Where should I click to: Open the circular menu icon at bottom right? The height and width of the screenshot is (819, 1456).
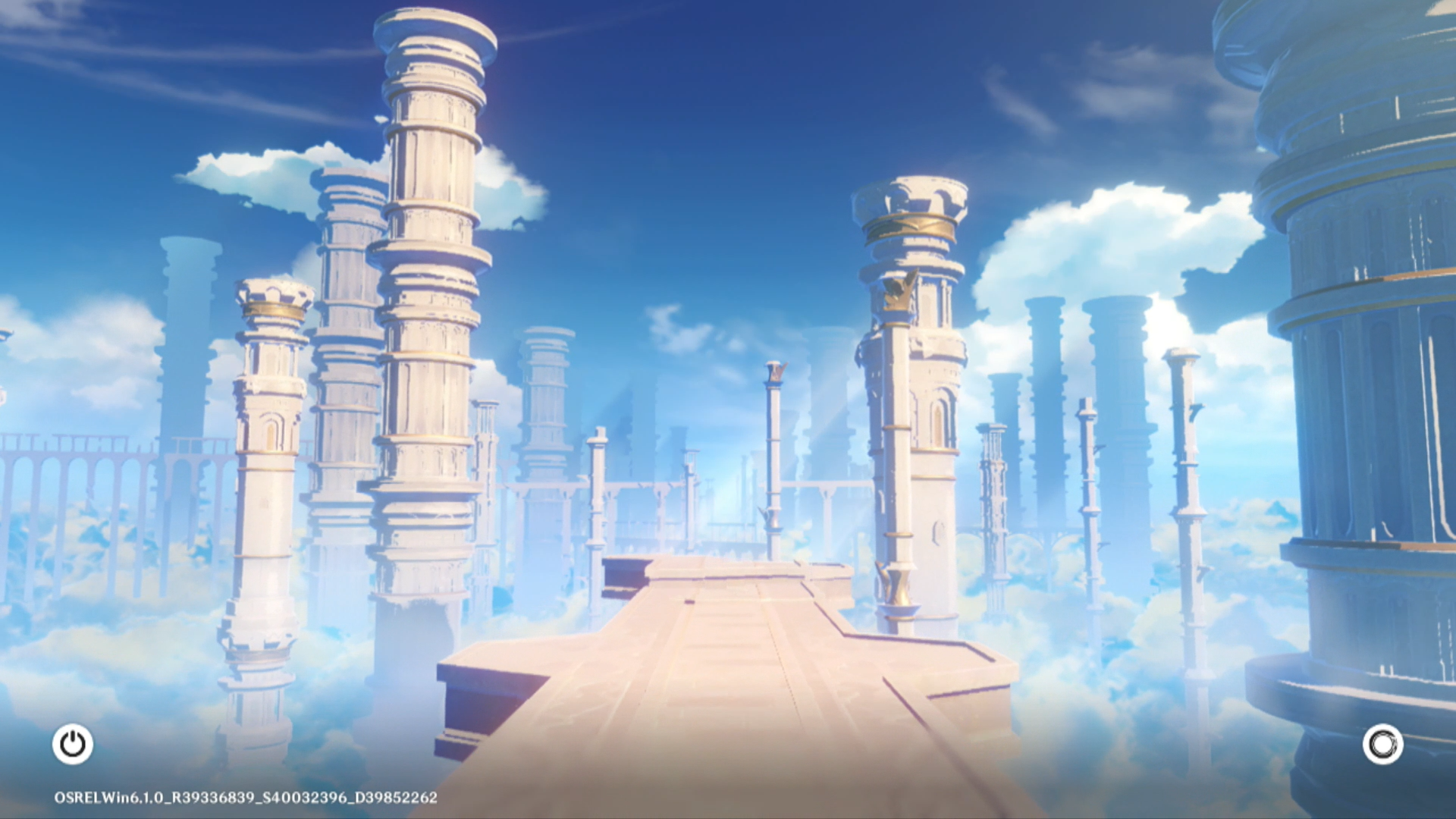[x=1382, y=744]
